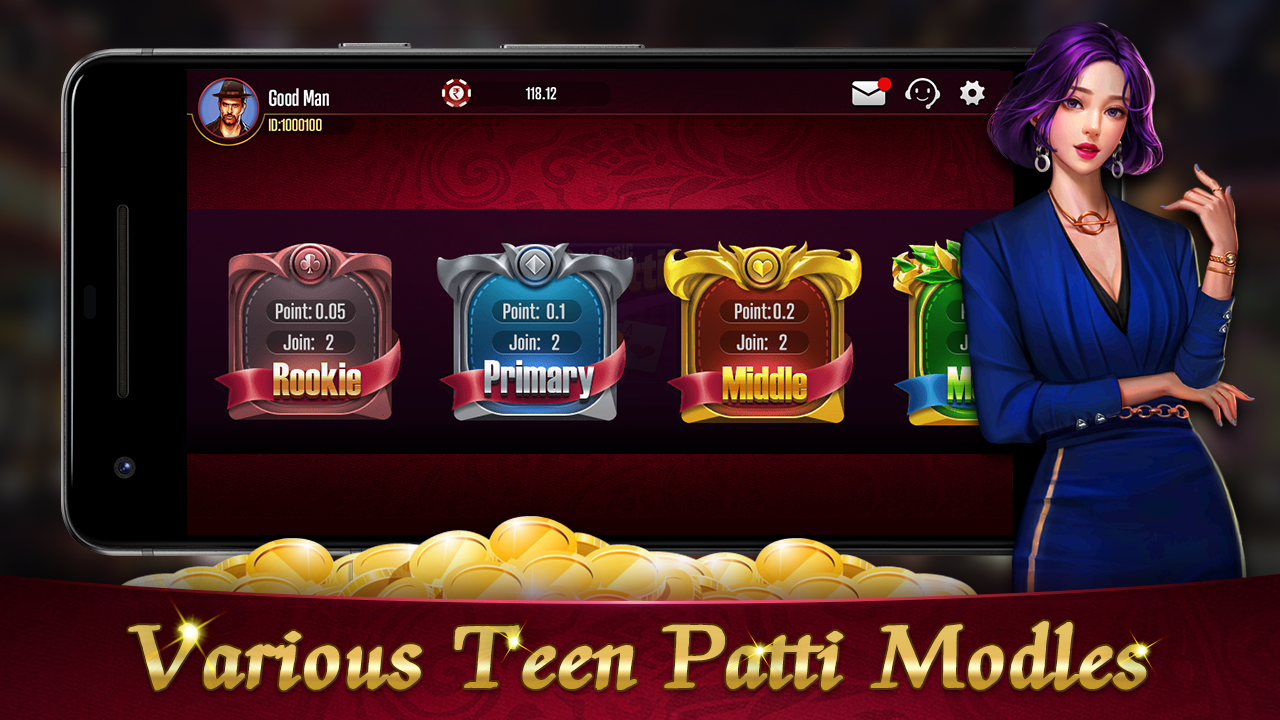Screen dimensions: 1280x720
Task: Open customer support via headset icon
Action: coord(923,93)
